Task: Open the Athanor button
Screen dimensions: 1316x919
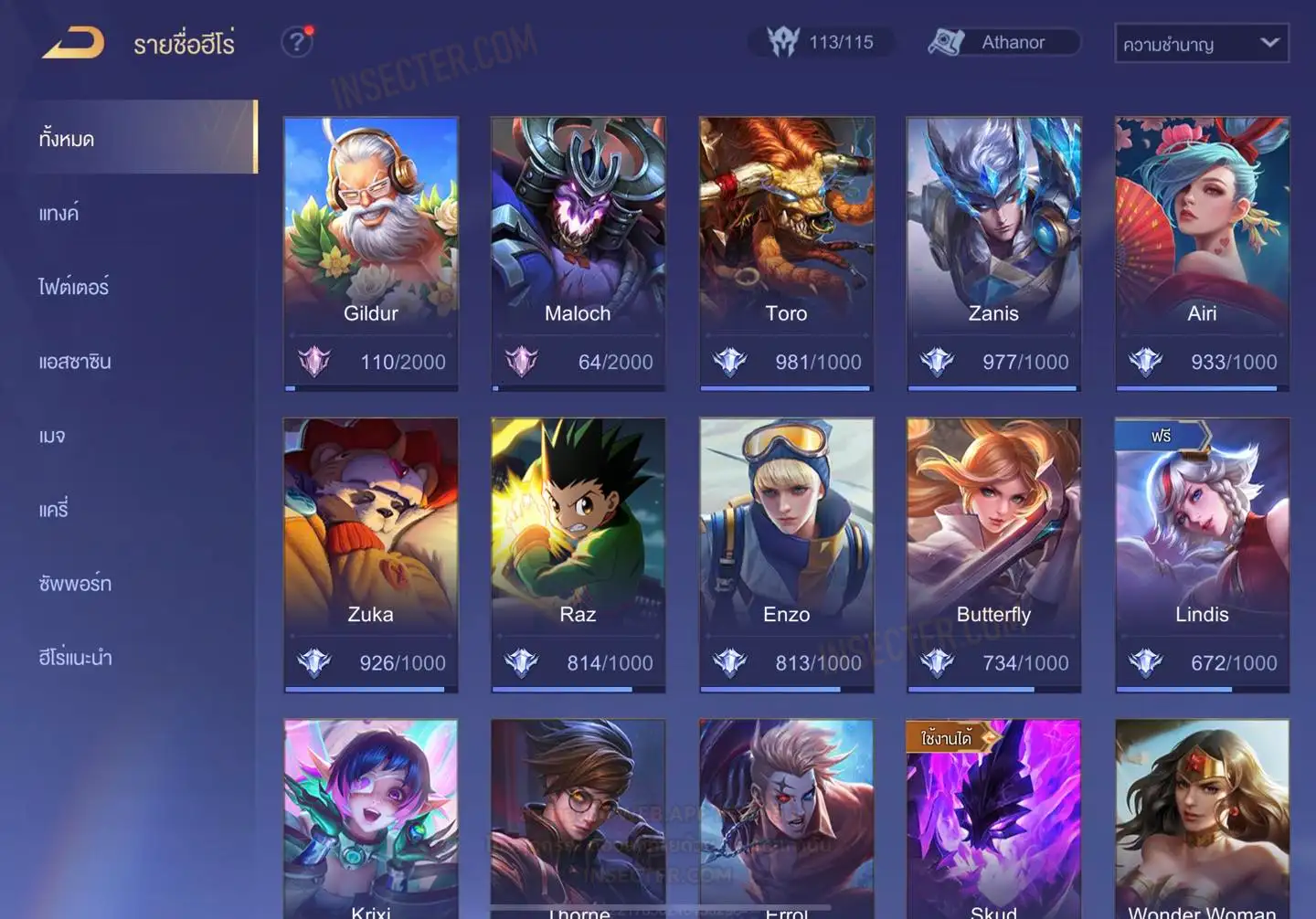Action: pyautogui.click(x=1003, y=42)
